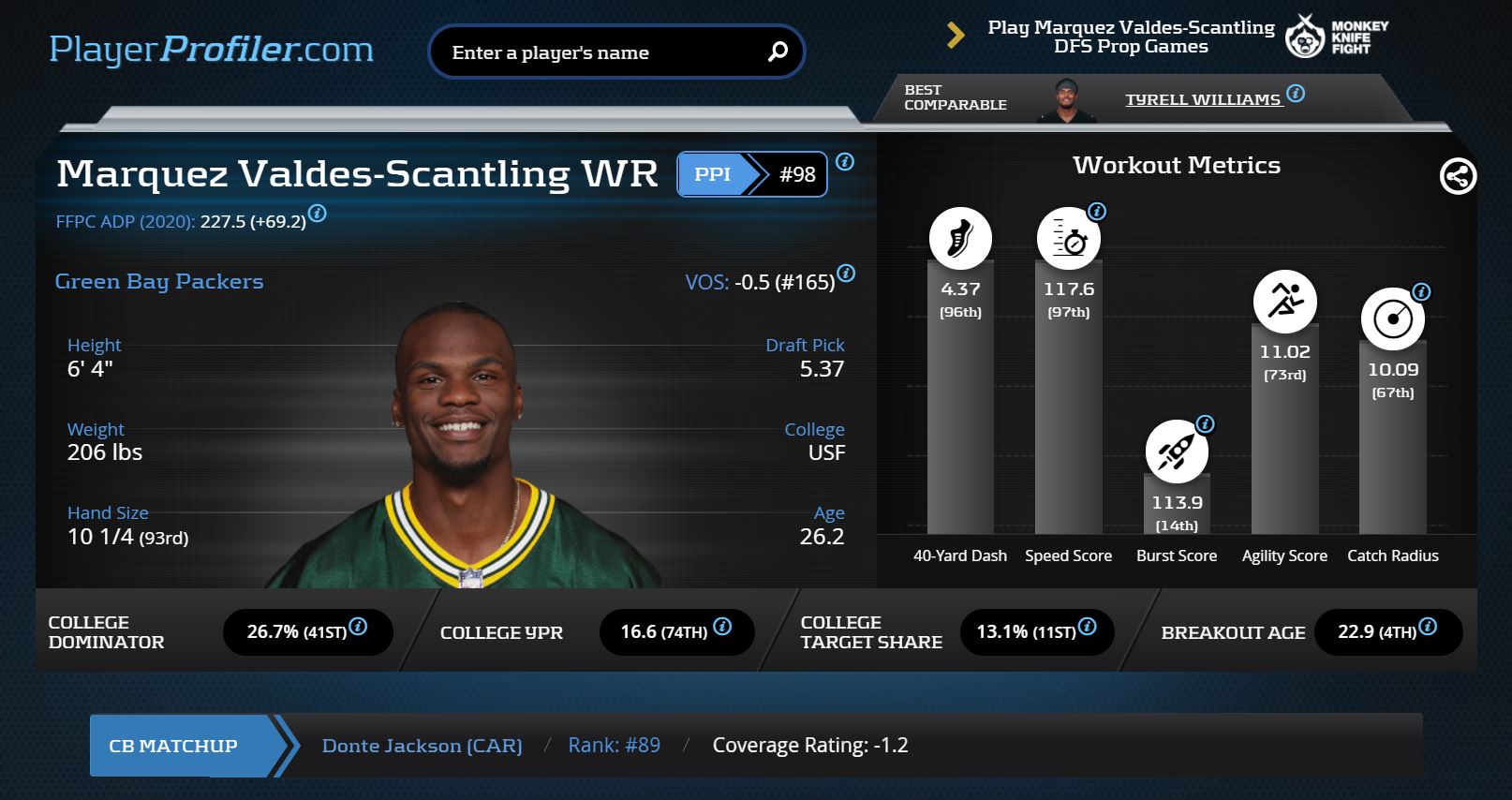
Task: Show info for the VOS stat
Action: [x=846, y=274]
